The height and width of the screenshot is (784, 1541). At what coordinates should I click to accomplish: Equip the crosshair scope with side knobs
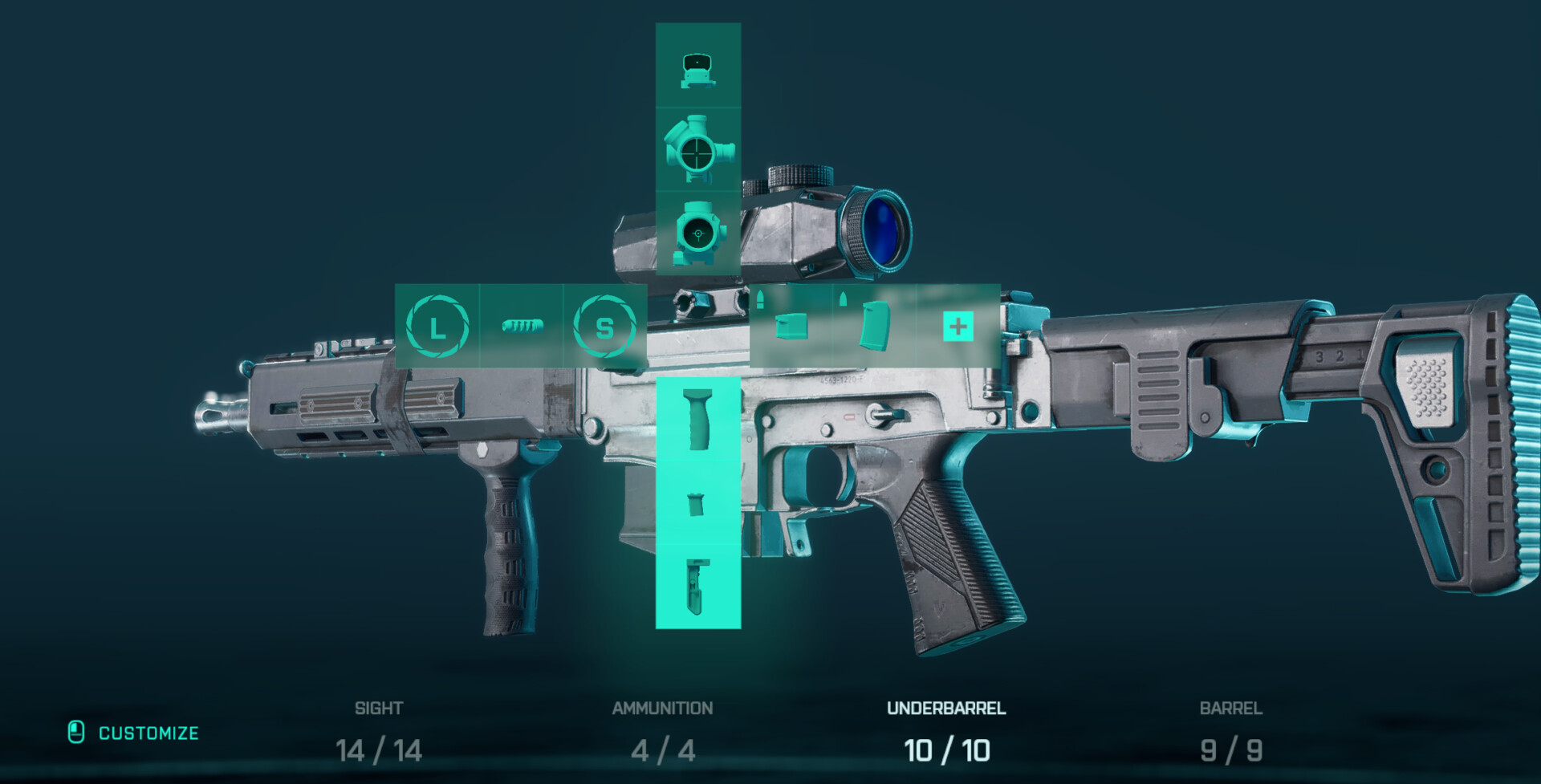[x=697, y=150]
